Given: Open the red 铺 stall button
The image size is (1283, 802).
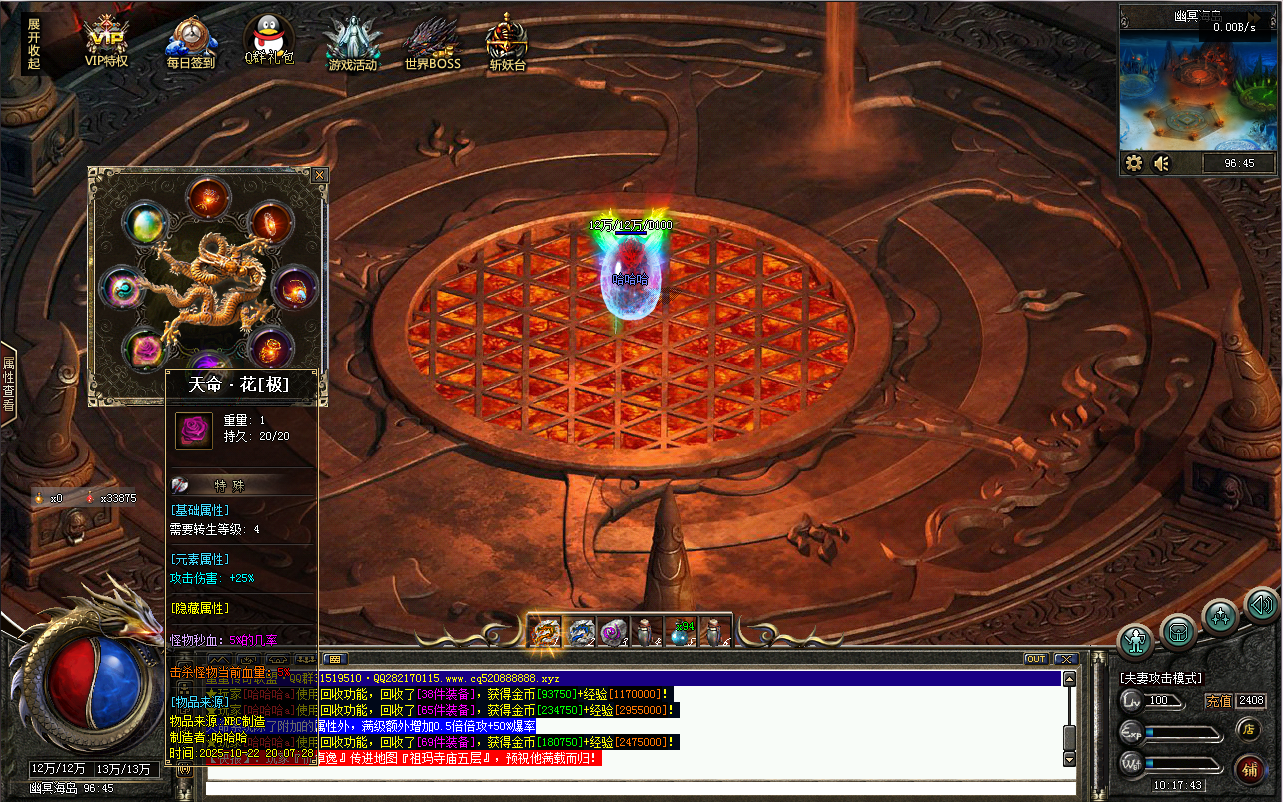Looking at the screenshot, I should [1249, 768].
